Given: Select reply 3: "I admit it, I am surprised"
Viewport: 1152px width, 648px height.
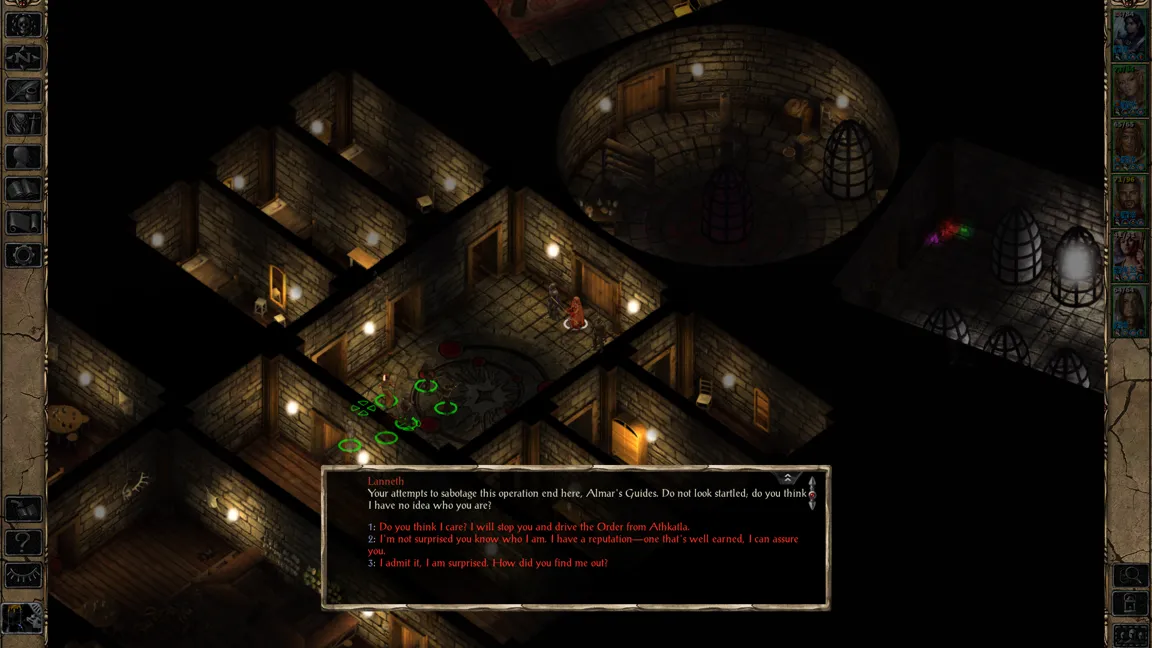Looking at the screenshot, I should point(493,563).
